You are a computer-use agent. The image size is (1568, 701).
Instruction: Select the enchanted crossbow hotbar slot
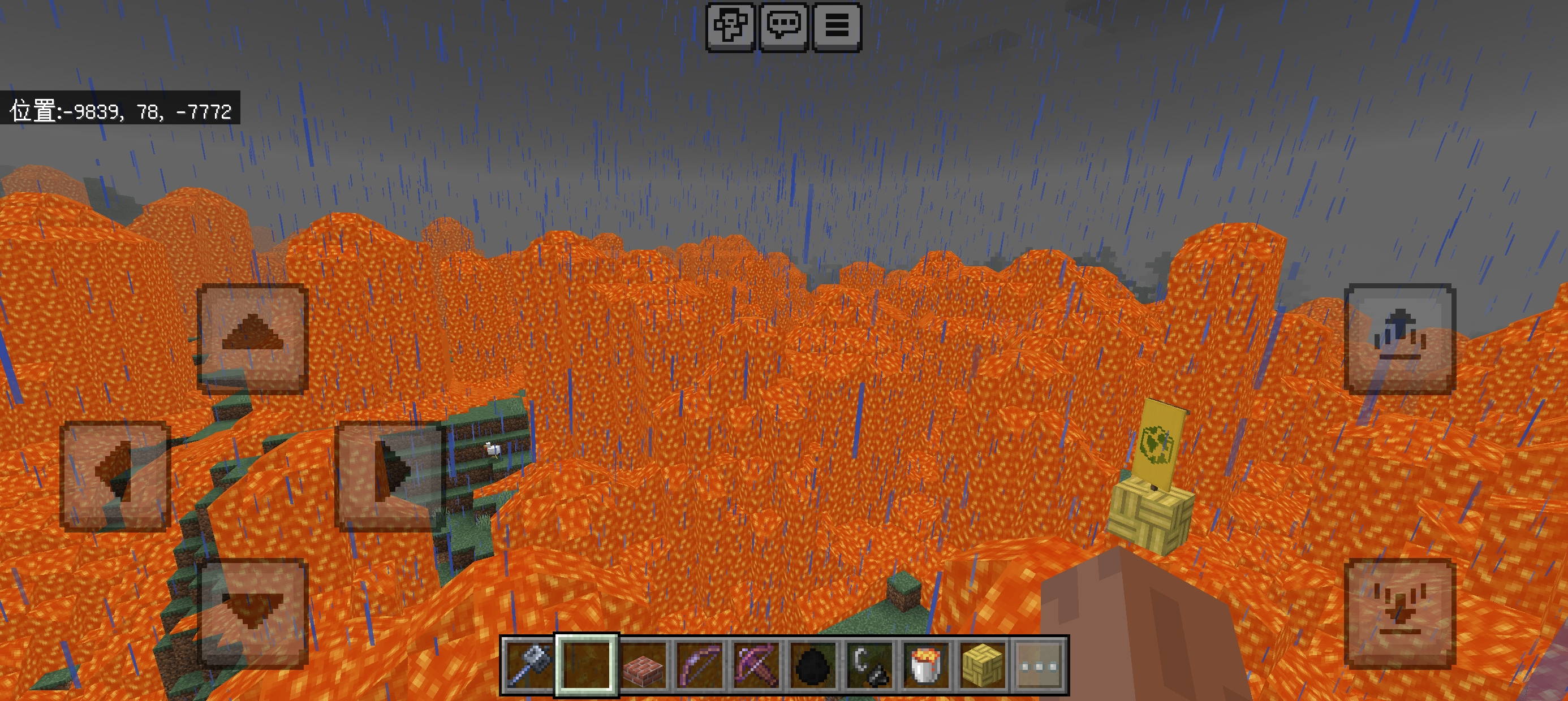756,665
